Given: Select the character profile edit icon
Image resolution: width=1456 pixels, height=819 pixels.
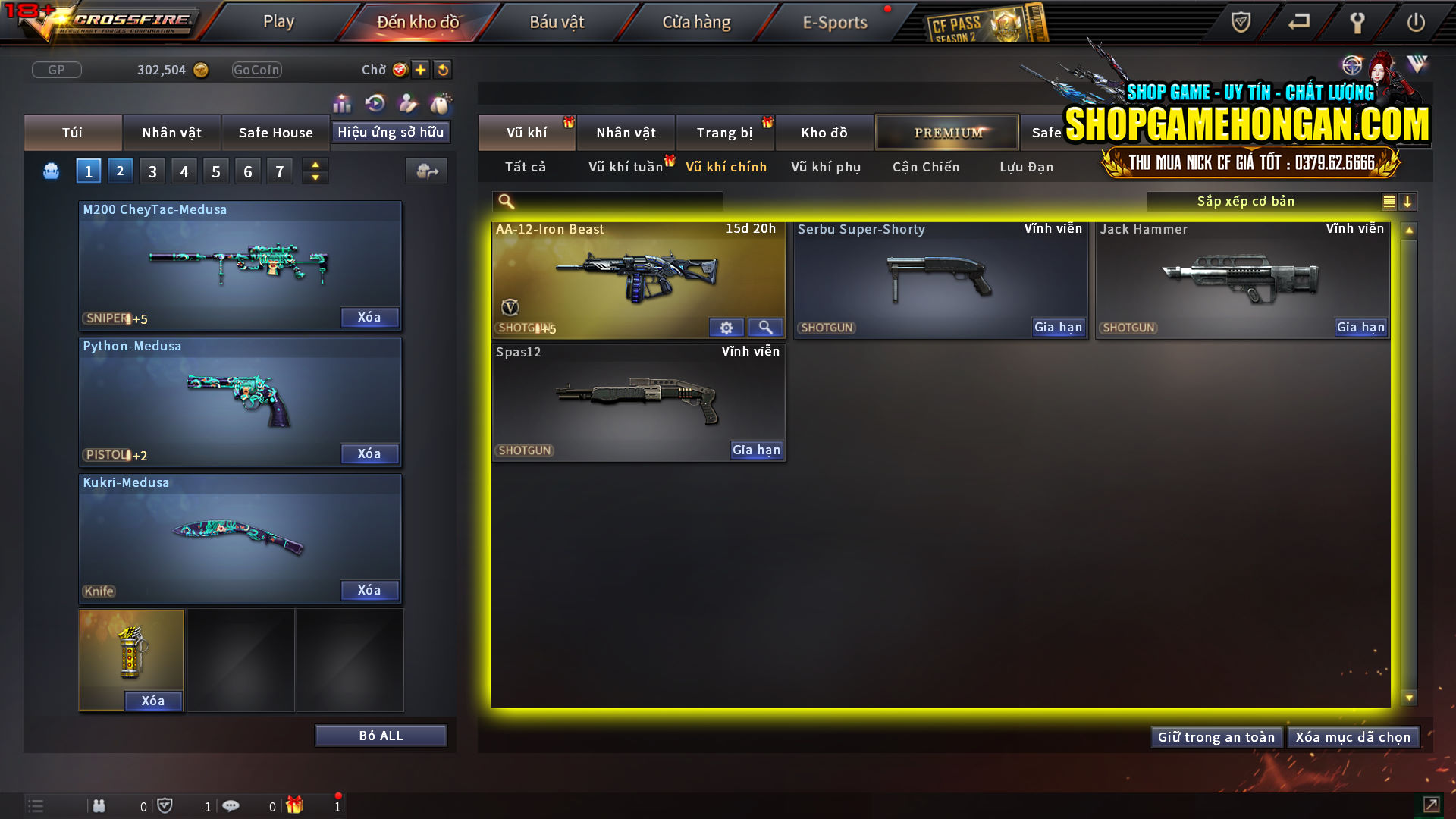Looking at the screenshot, I should click(x=407, y=102).
